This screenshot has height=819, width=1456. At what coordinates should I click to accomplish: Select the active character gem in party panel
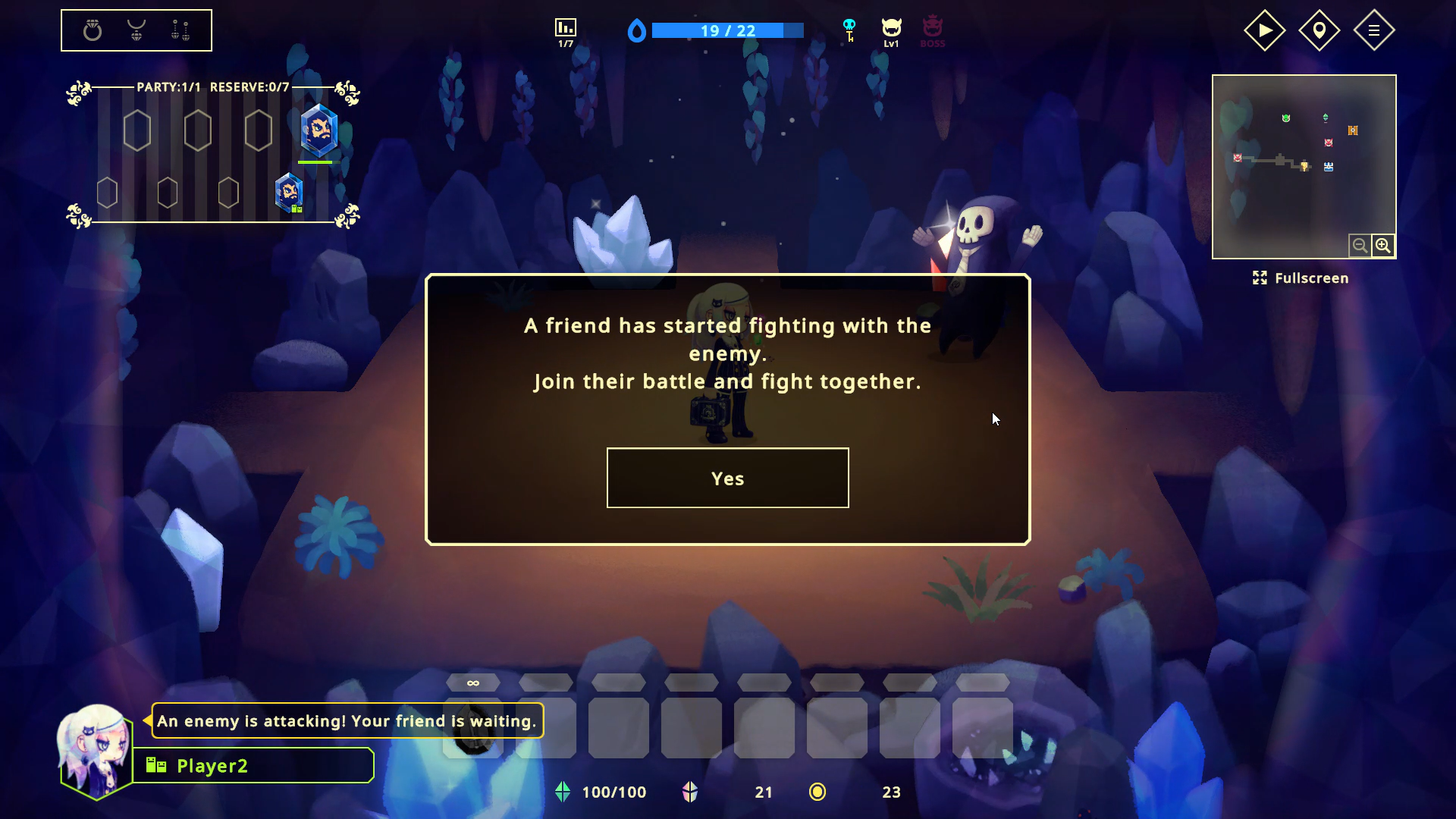tap(318, 130)
